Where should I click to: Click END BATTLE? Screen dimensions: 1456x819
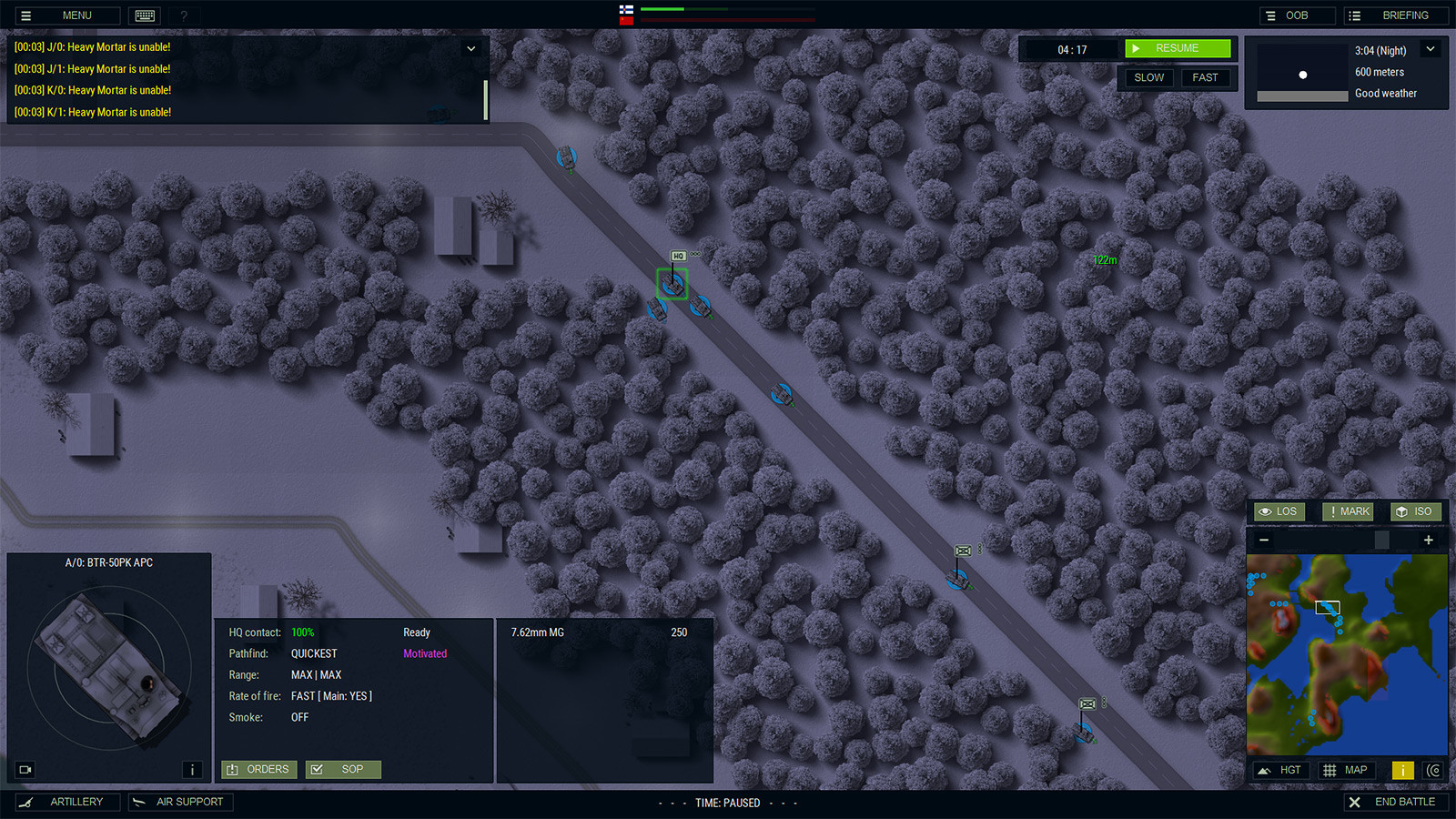click(x=1397, y=802)
